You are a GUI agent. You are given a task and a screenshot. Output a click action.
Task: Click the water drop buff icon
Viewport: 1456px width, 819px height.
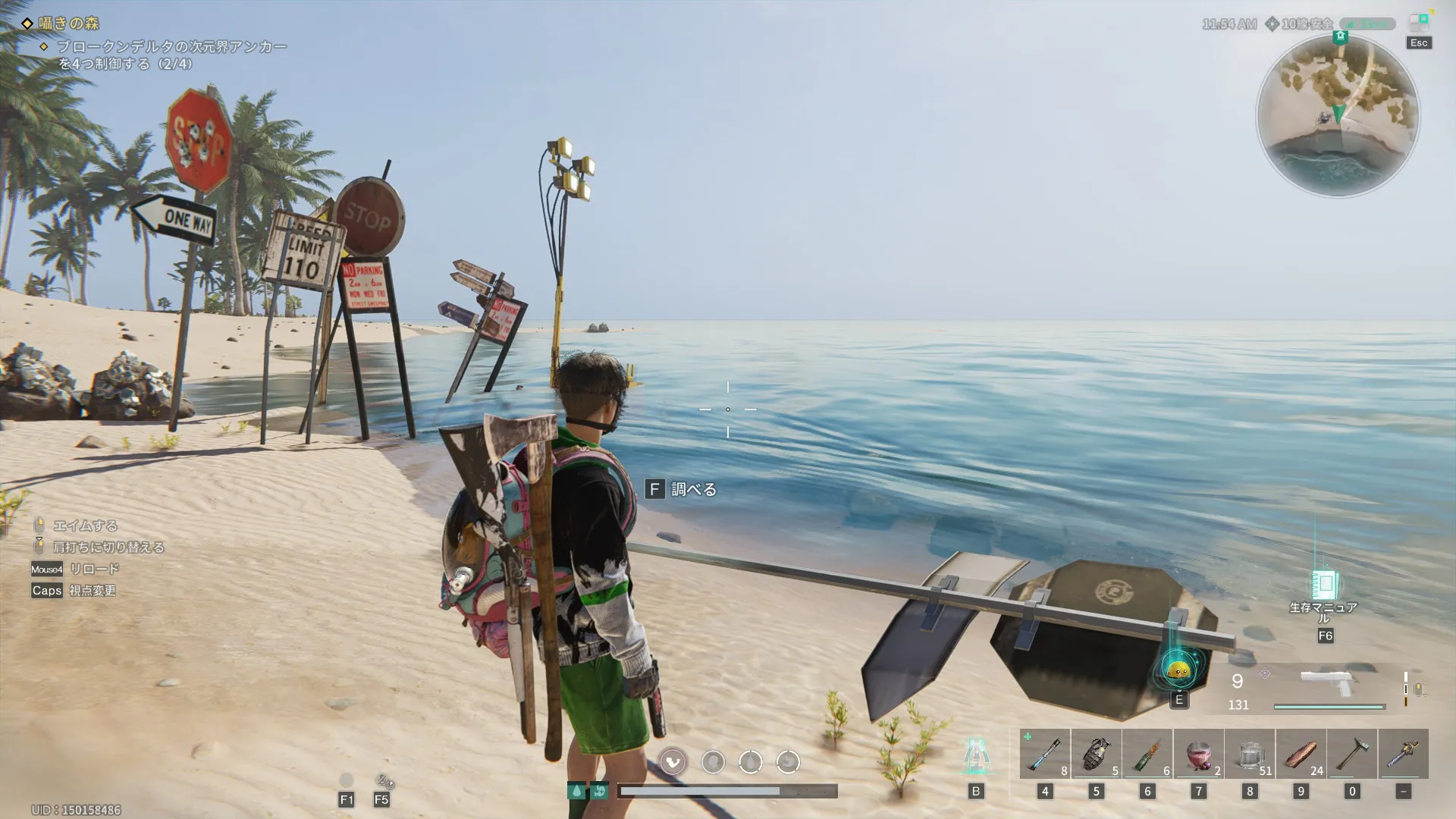(576, 792)
